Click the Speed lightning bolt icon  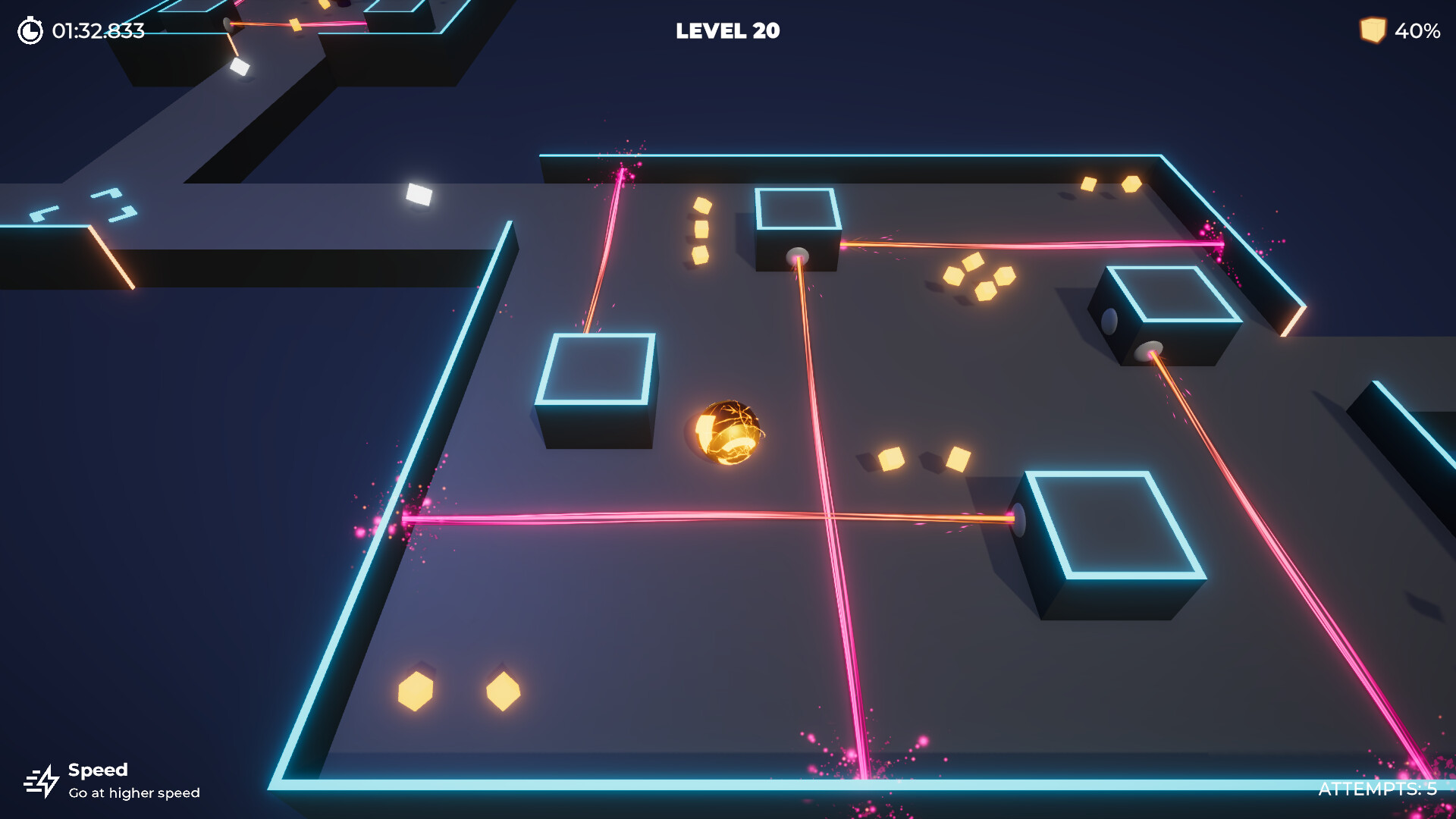click(x=43, y=781)
